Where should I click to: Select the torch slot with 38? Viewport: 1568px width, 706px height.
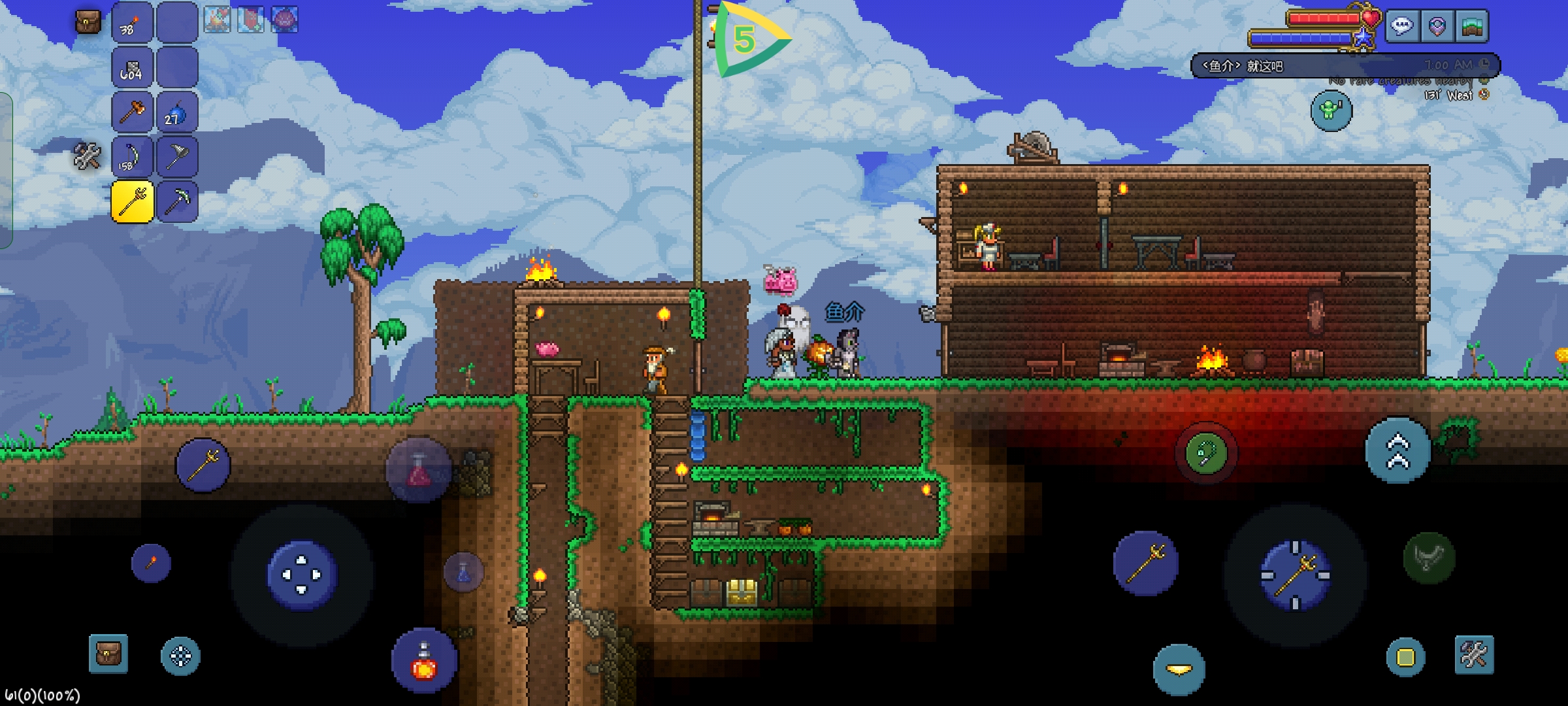133,22
